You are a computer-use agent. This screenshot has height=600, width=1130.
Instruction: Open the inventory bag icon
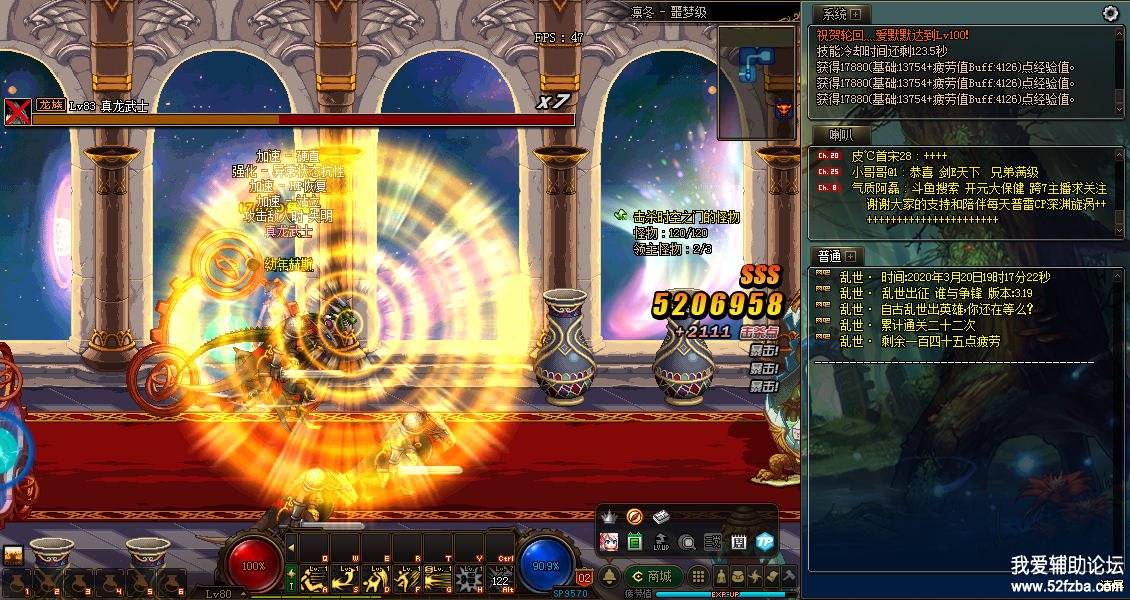737,577
